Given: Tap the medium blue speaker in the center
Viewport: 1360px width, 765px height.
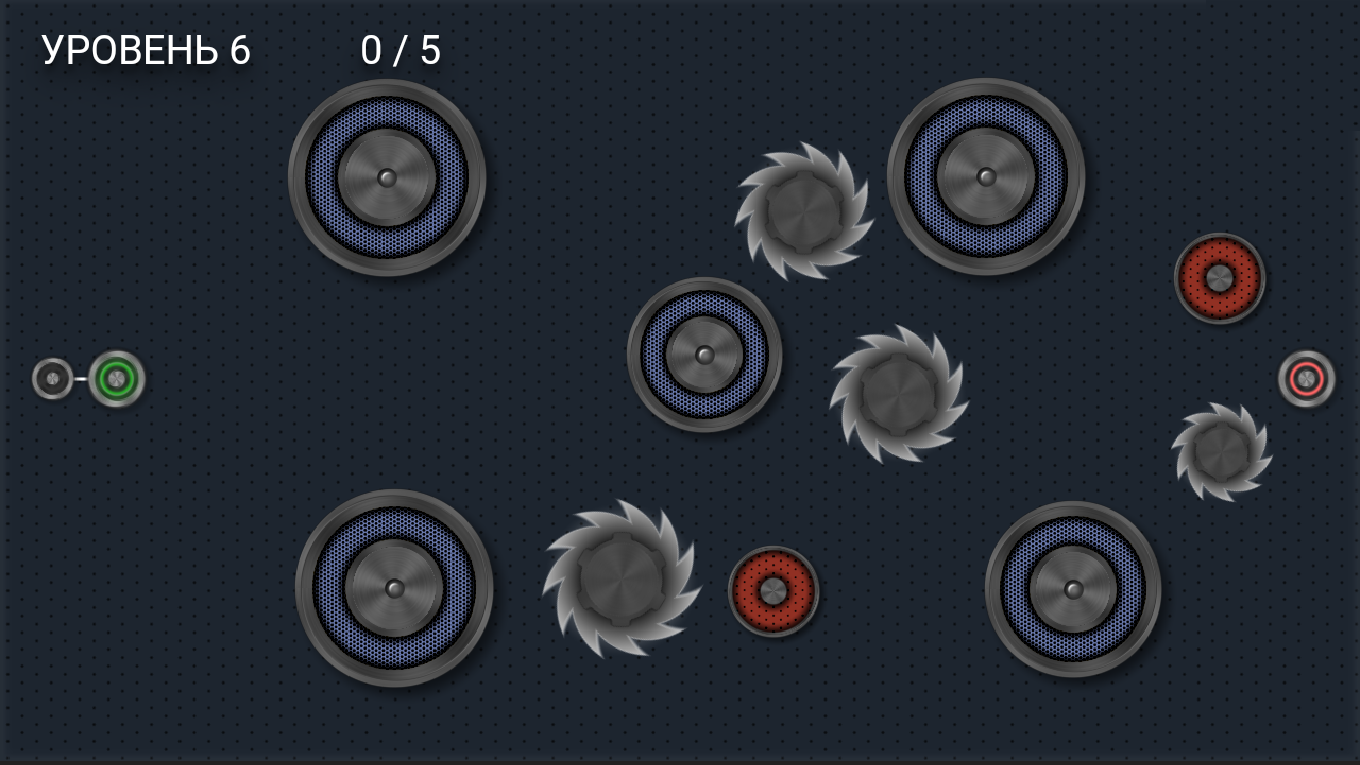Looking at the screenshot, I should coord(704,353).
